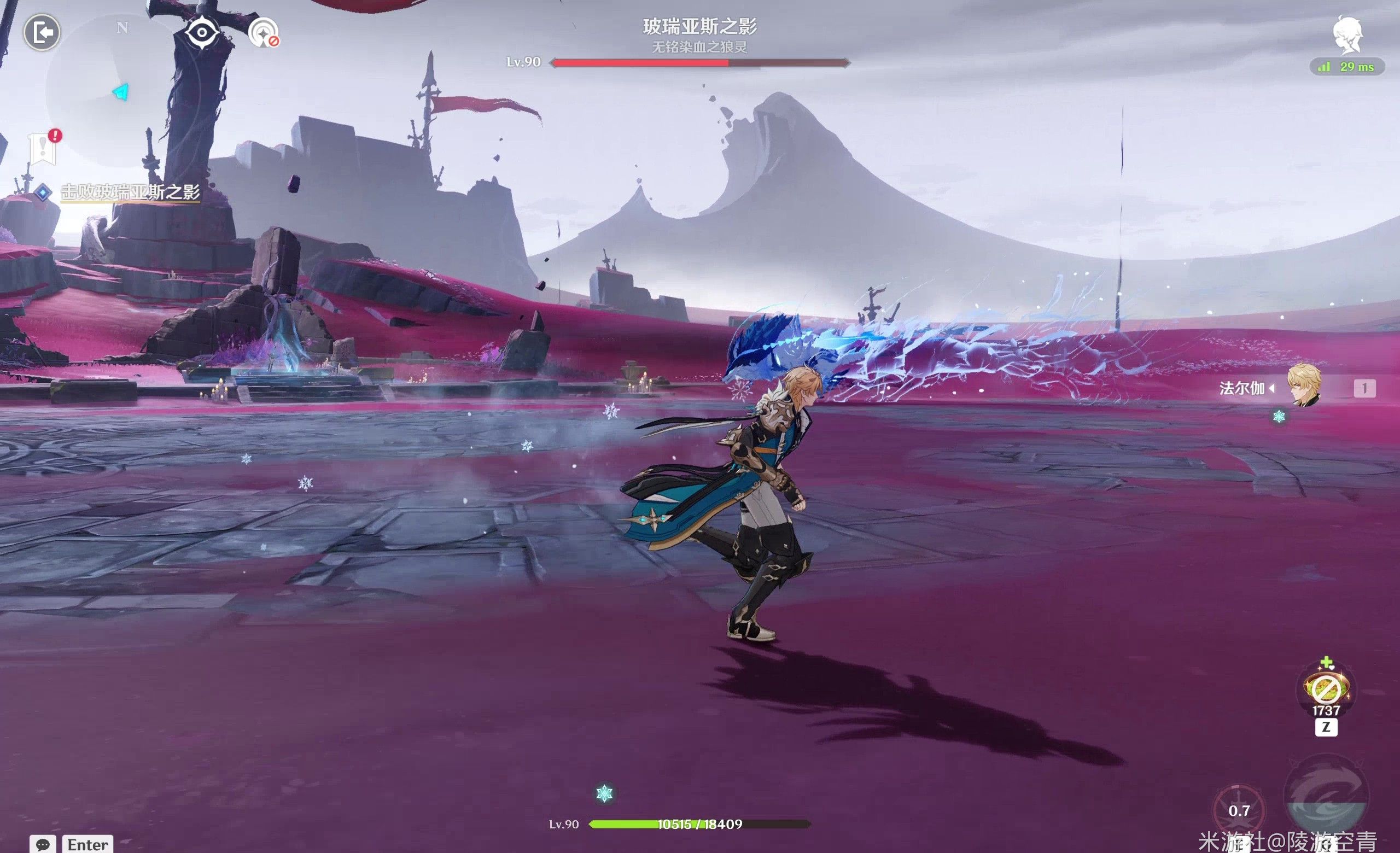Select the 击败玻瑞亚斯之影 objective tracker
This screenshot has height=853, width=1400.
pos(130,192)
